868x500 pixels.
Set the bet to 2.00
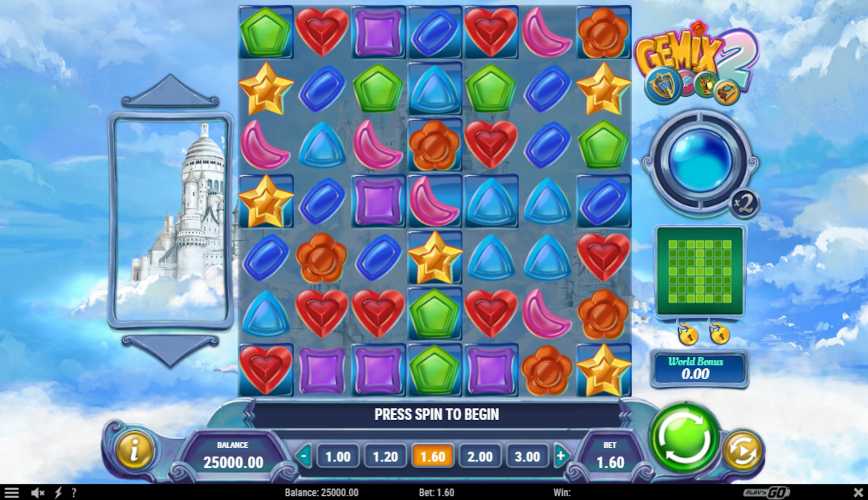tap(480, 457)
